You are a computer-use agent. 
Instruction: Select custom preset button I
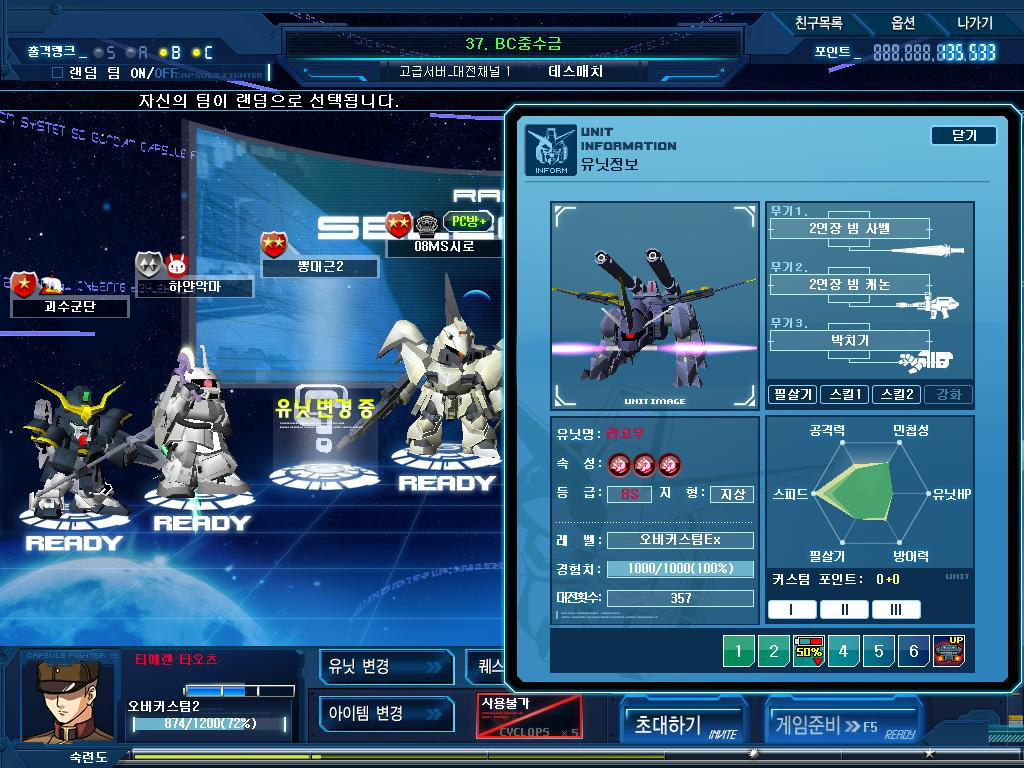792,609
